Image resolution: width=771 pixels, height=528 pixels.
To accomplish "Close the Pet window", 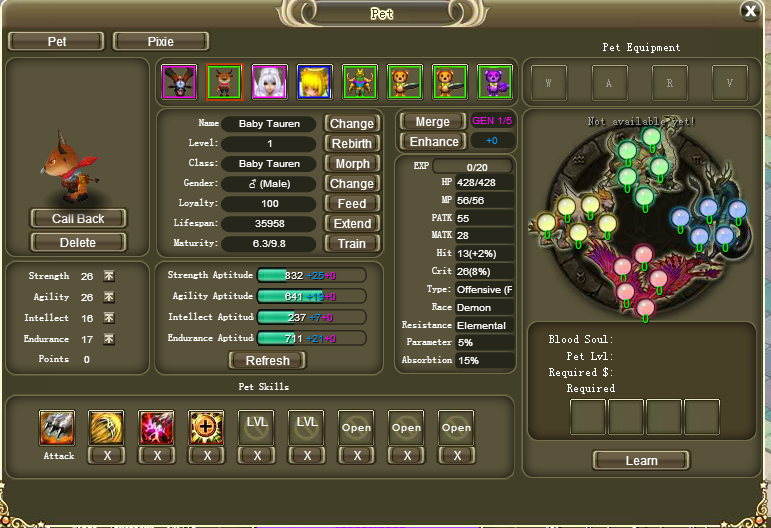I will click(750, 11).
